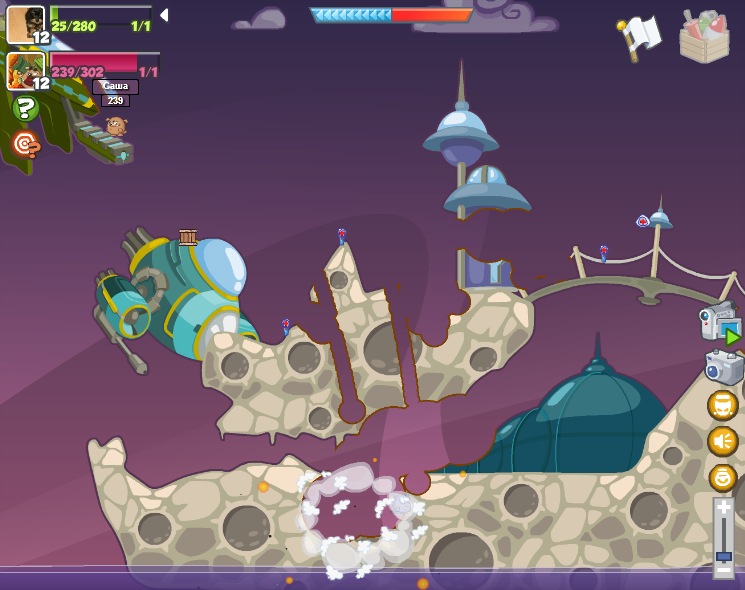The image size is (745, 590).
Task: Toggle the sound speaker button
Action: click(722, 441)
